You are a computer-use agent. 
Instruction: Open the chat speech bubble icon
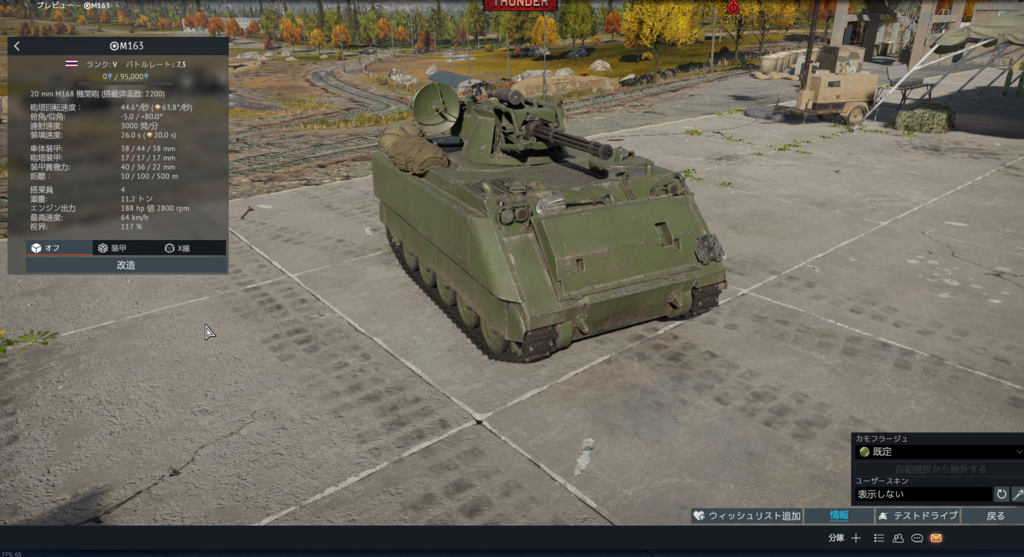pos(917,538)
